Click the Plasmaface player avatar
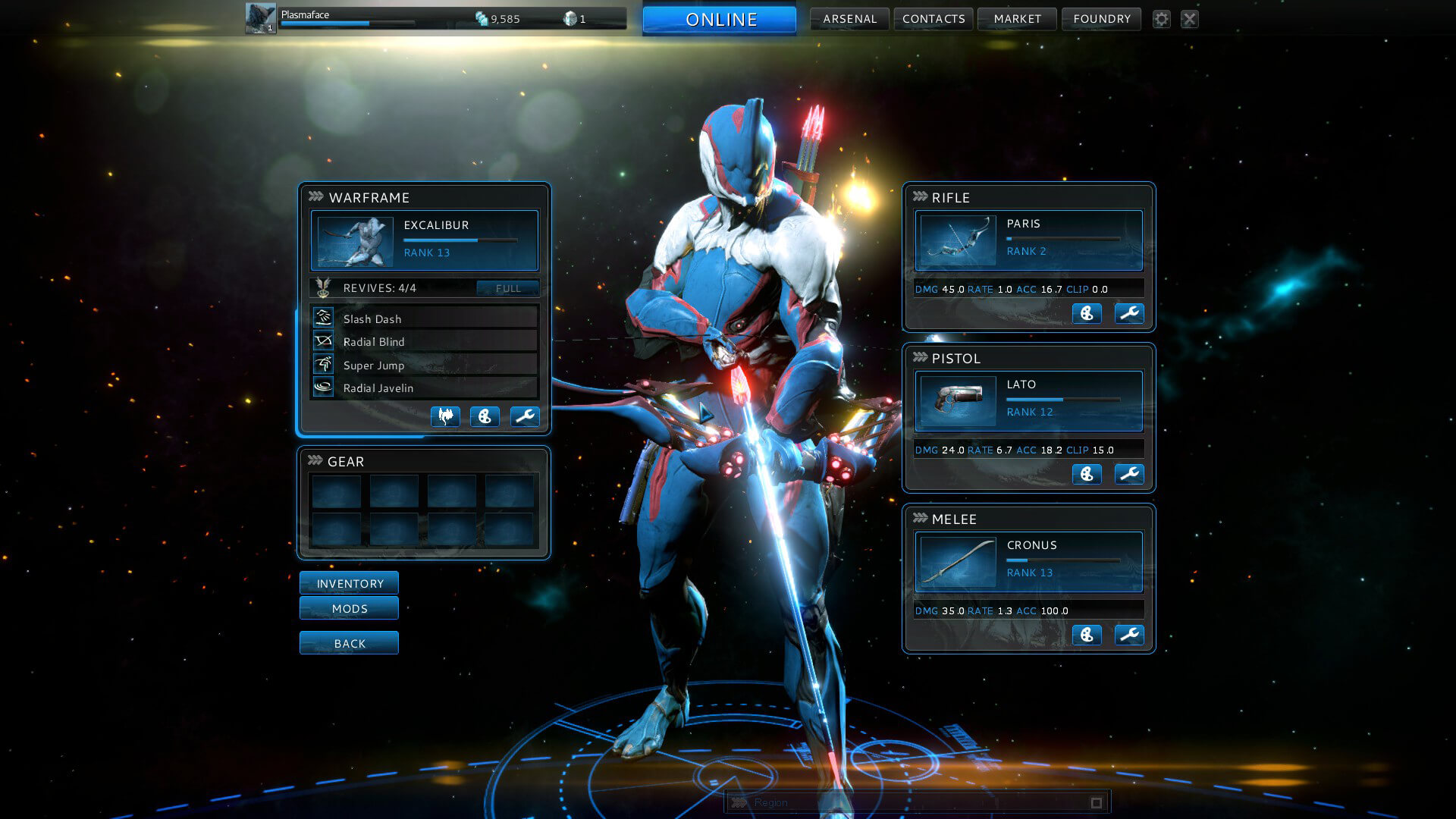The height and width of the screenshot is (819, 1456). click(260, 18)
